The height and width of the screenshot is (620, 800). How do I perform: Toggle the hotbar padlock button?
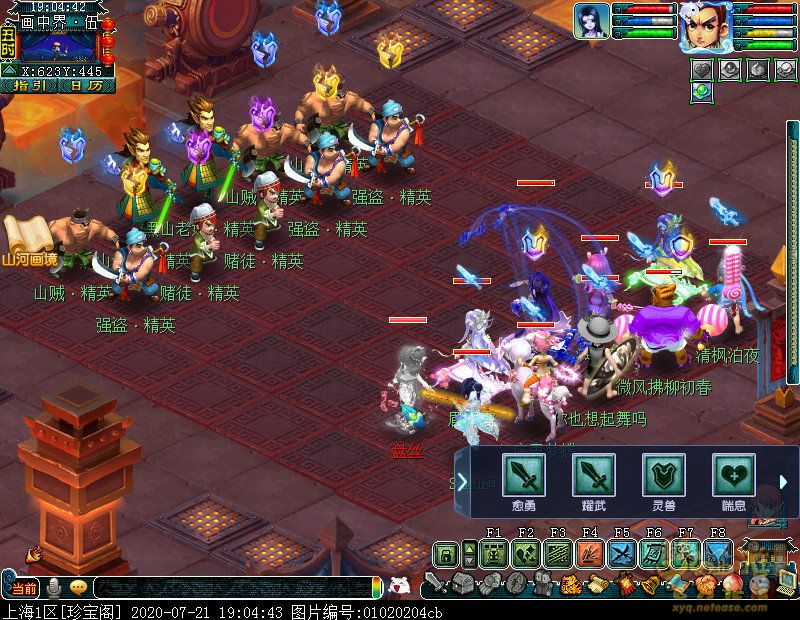[x=446, y=554]
